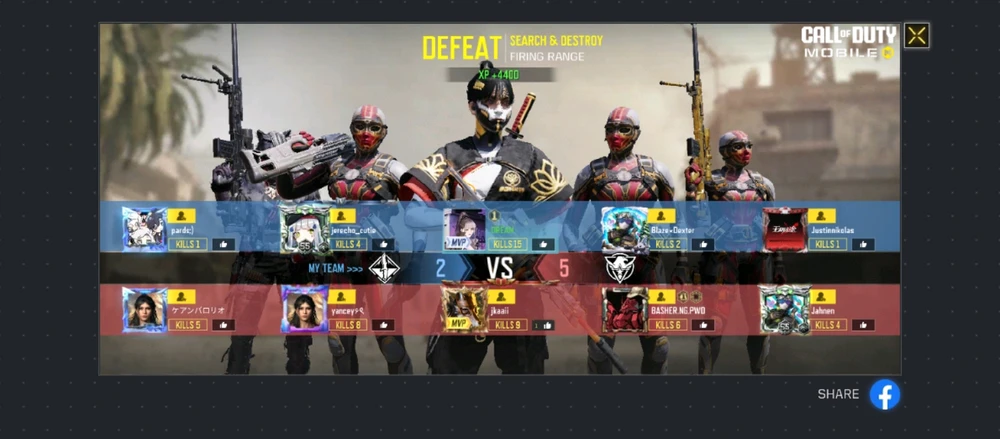View Jahnen's player avatar
The image size is (1000, 439).
click(x=784, y=310)
